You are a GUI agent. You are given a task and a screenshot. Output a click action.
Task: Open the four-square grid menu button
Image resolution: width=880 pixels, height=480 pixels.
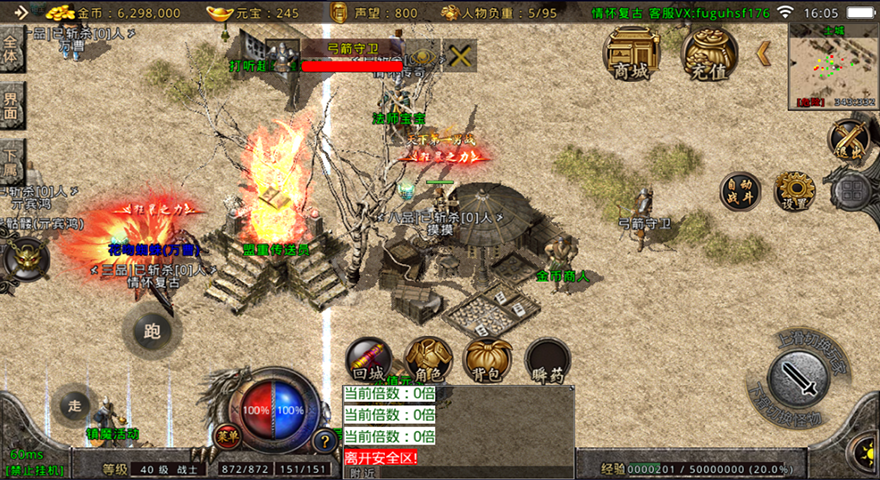(x=852, y=190)
